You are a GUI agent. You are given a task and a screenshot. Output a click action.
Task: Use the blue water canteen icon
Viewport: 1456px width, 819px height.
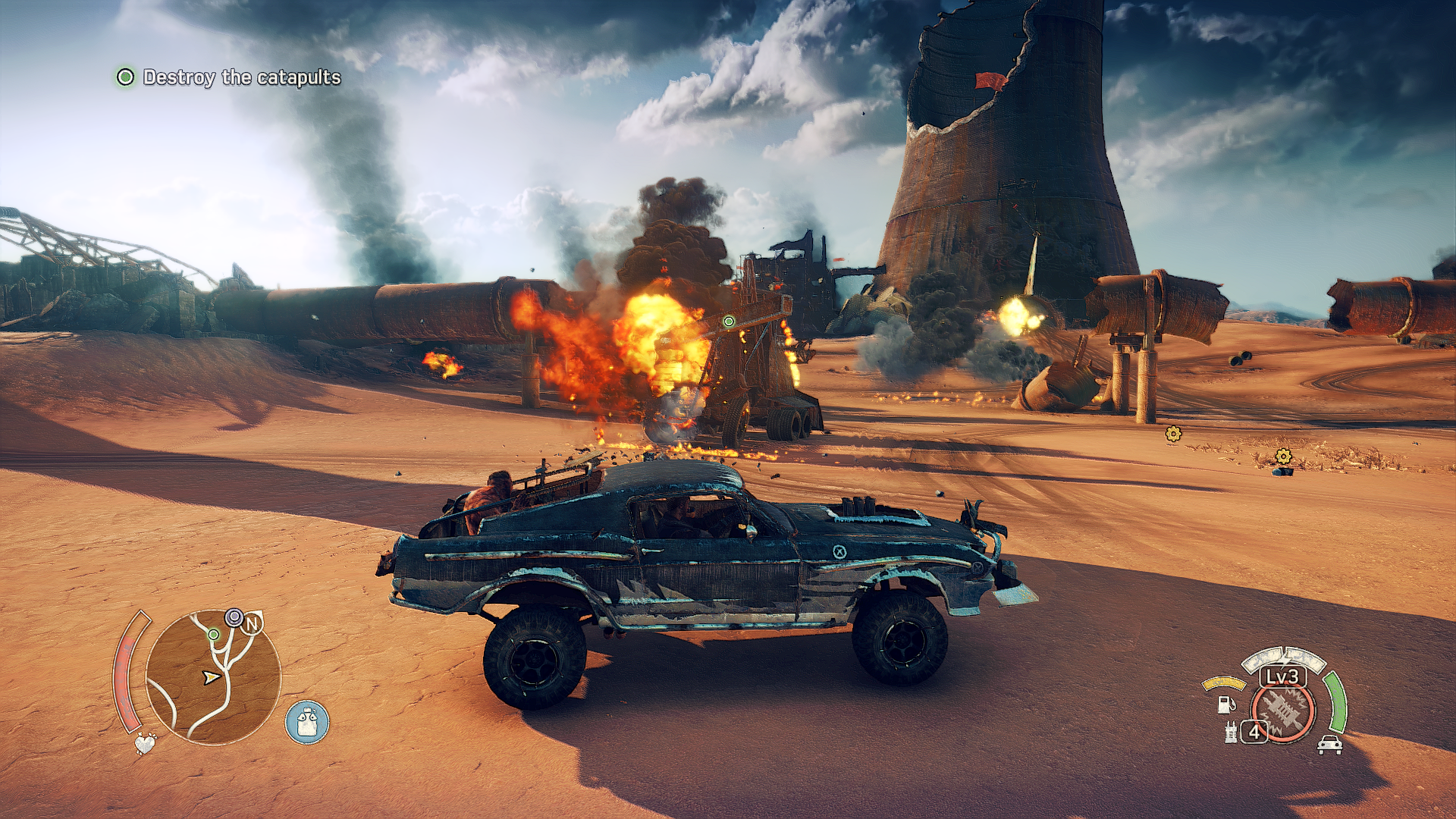(x=307, y=722)
